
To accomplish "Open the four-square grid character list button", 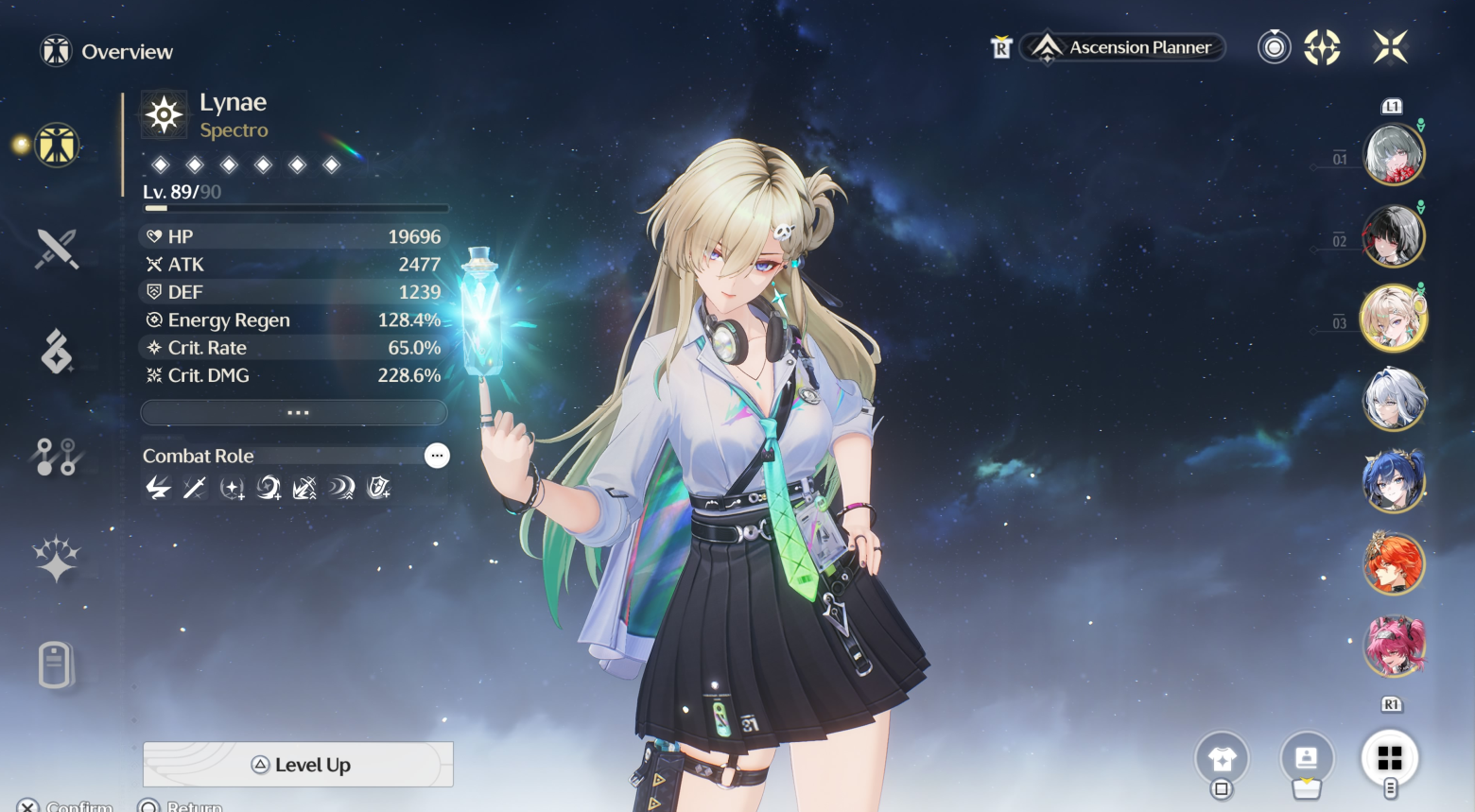I will pyautogui.click(x=1390, y=758).
